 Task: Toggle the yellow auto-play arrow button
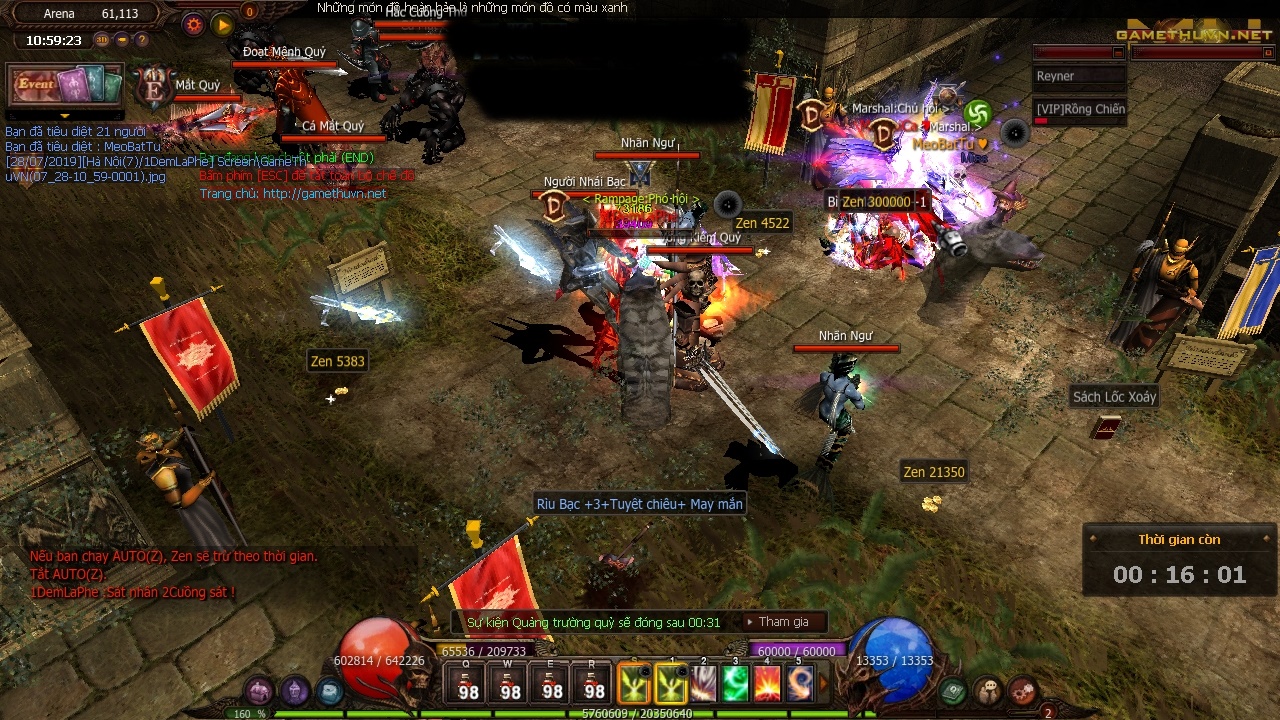pyautogui.click(x=222, y=25)
